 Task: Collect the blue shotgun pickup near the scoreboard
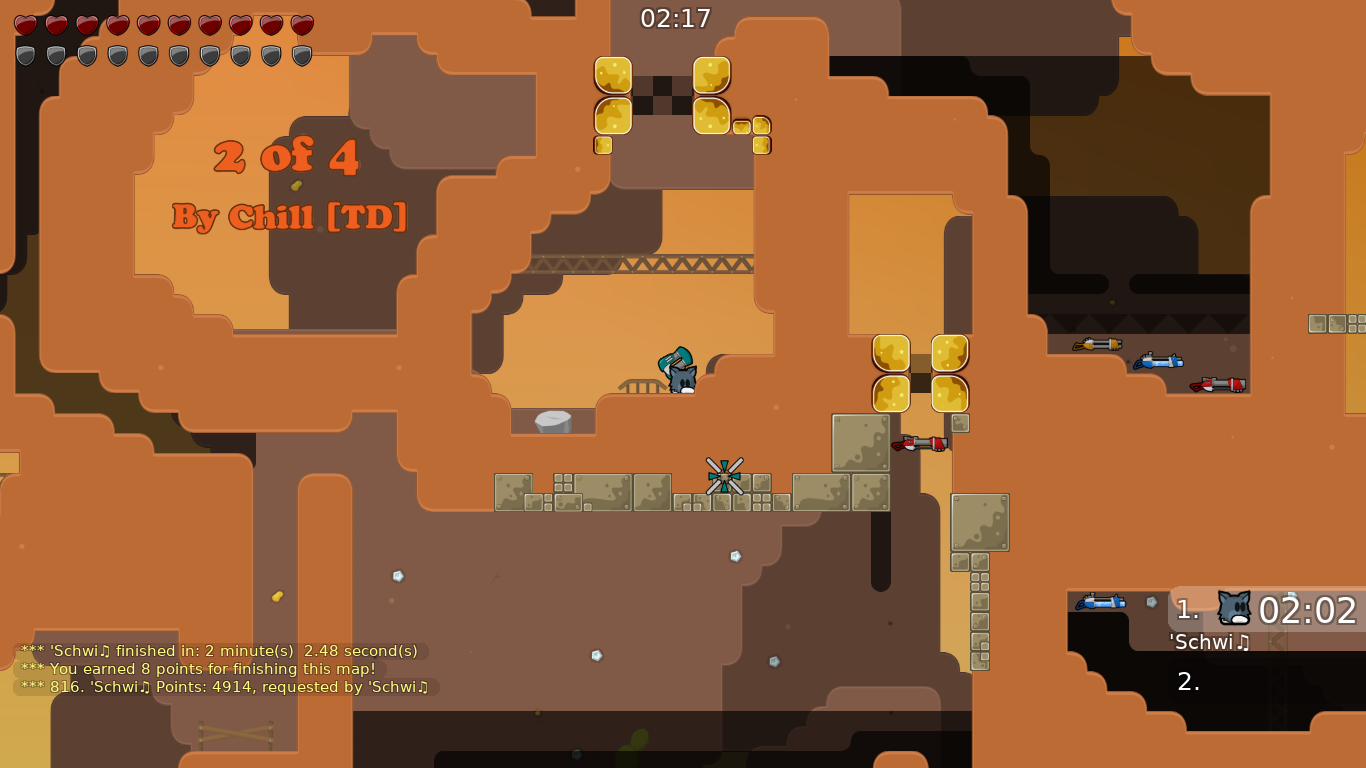point(1100,603)
